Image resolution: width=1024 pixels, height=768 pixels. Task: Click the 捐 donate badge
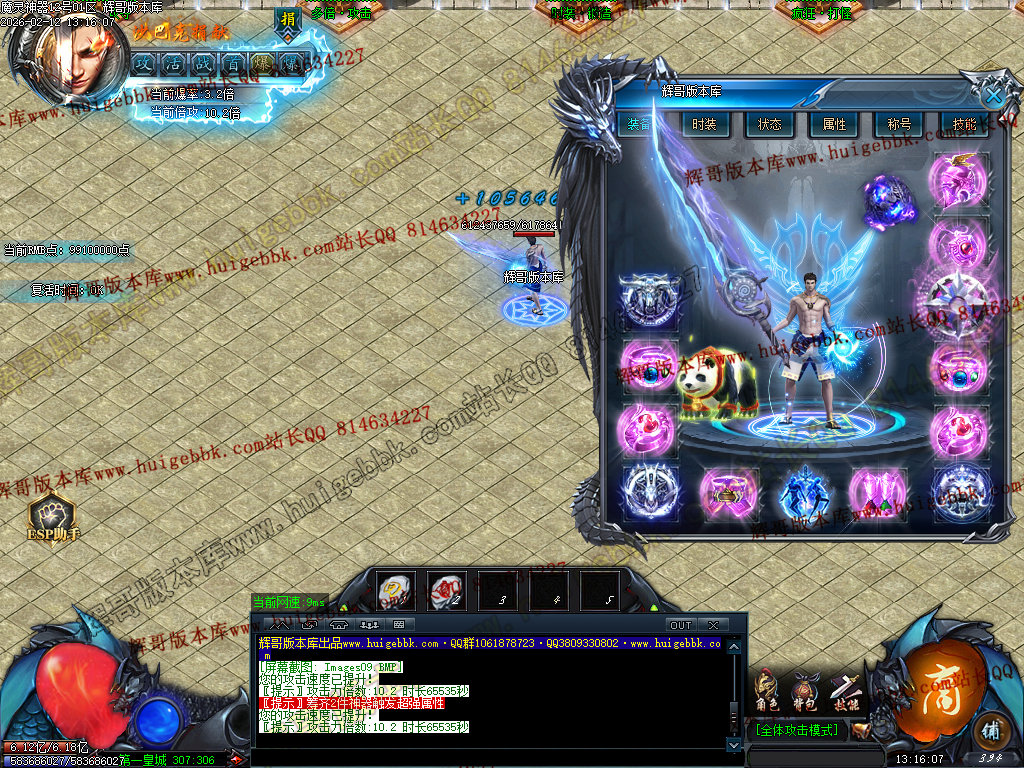point(288,19)
